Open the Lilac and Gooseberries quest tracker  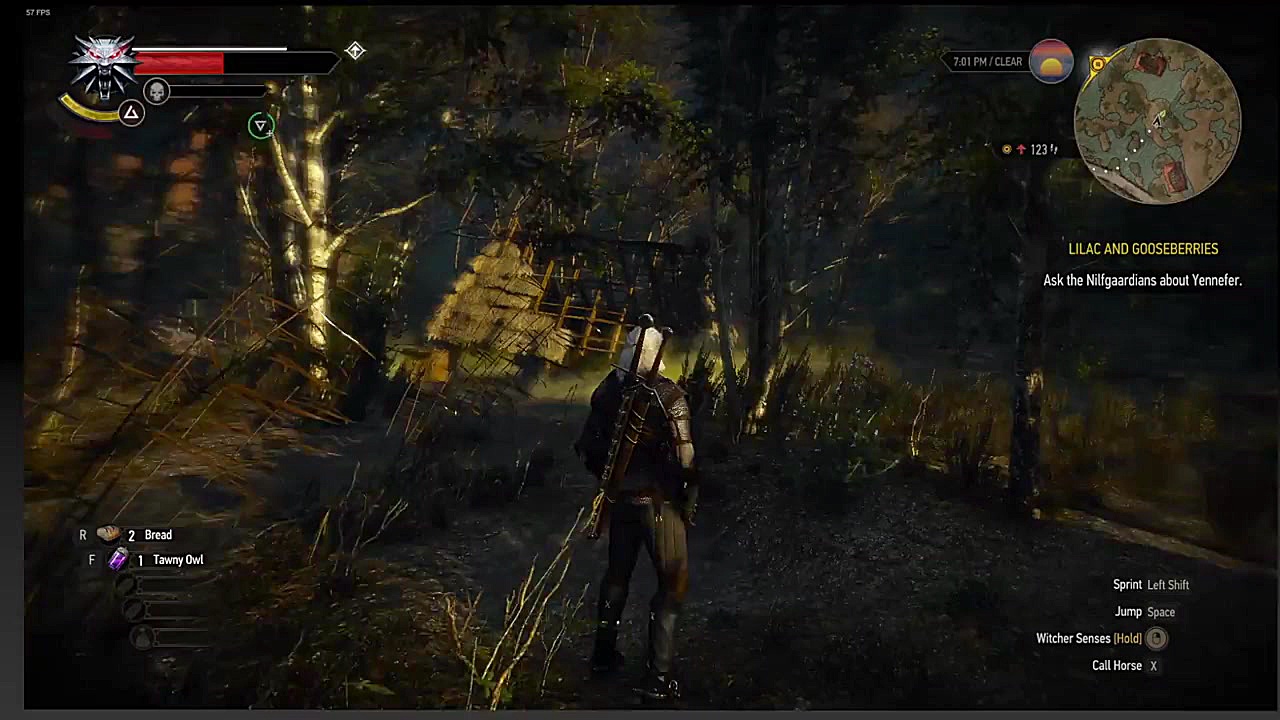tap(1143, 249)
